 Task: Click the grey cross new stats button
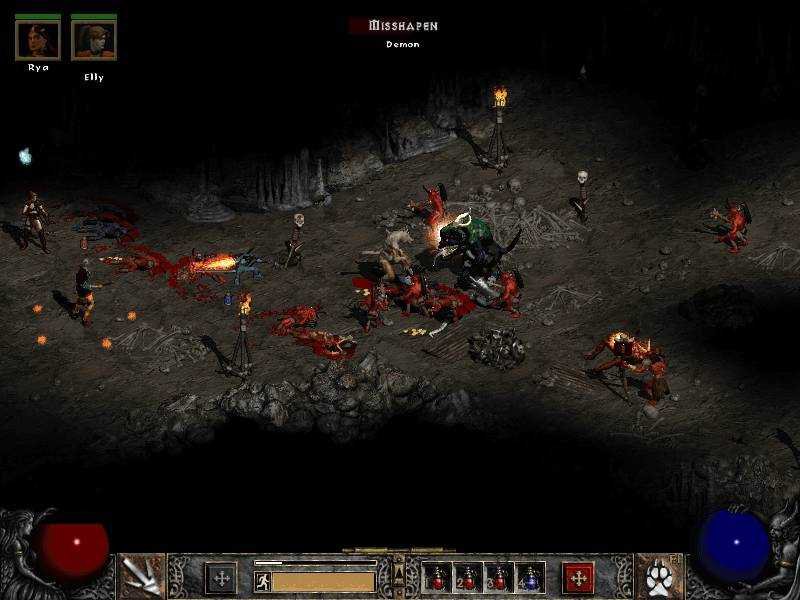[221, 577]
